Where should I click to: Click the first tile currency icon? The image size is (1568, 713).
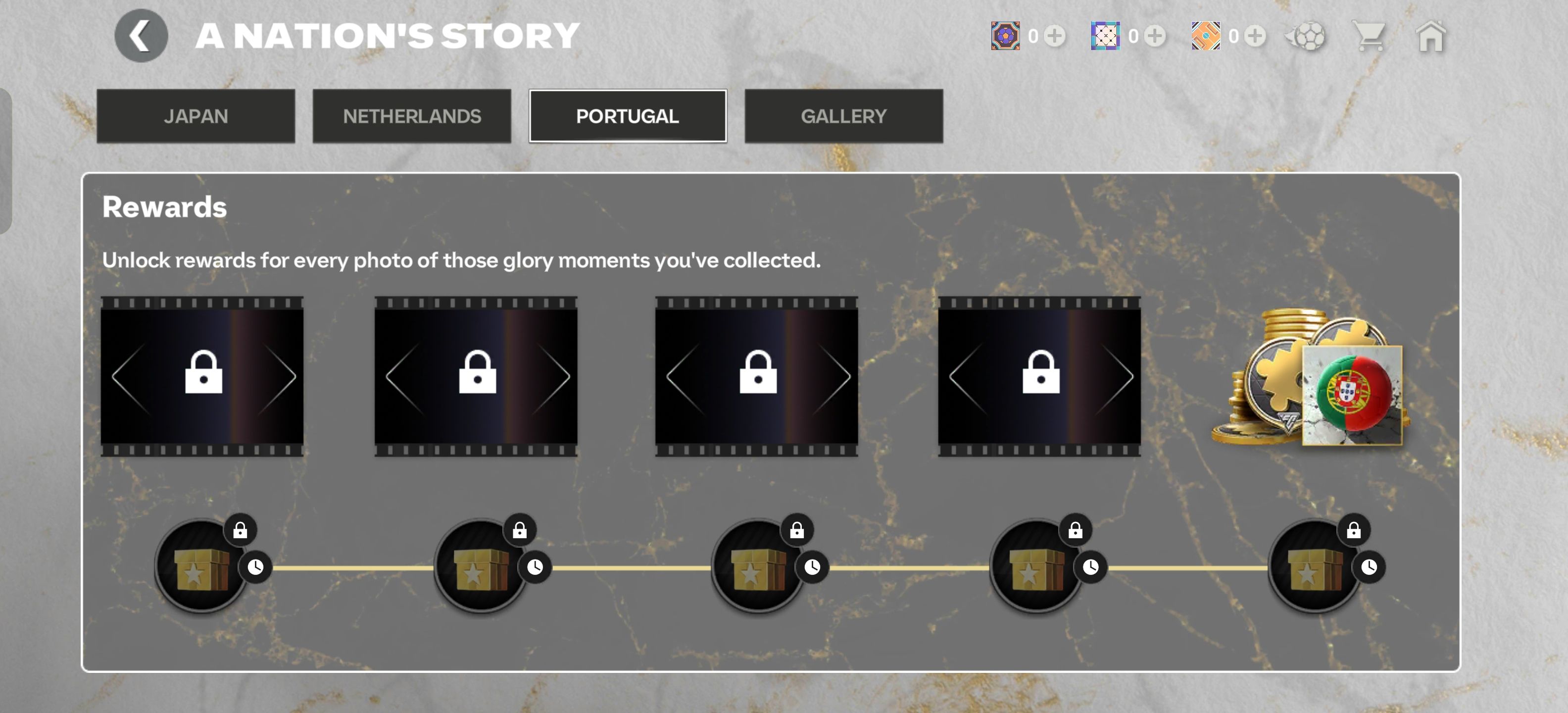click(1006, 37)
